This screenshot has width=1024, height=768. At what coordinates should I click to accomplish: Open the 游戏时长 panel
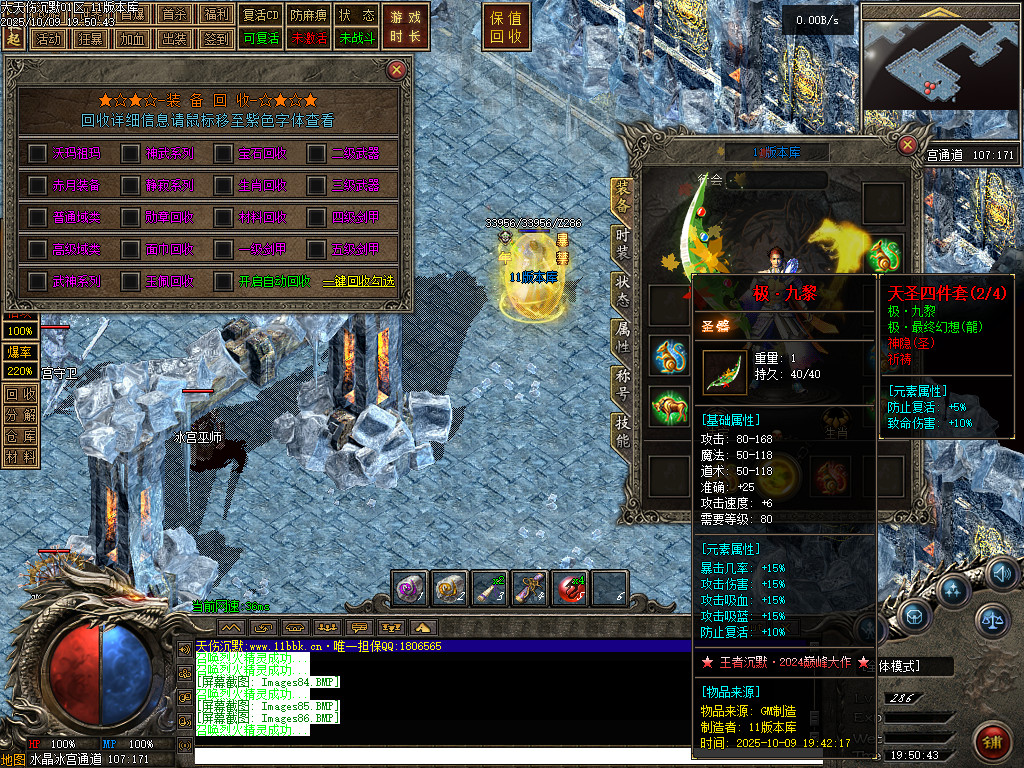coord(406,27)
